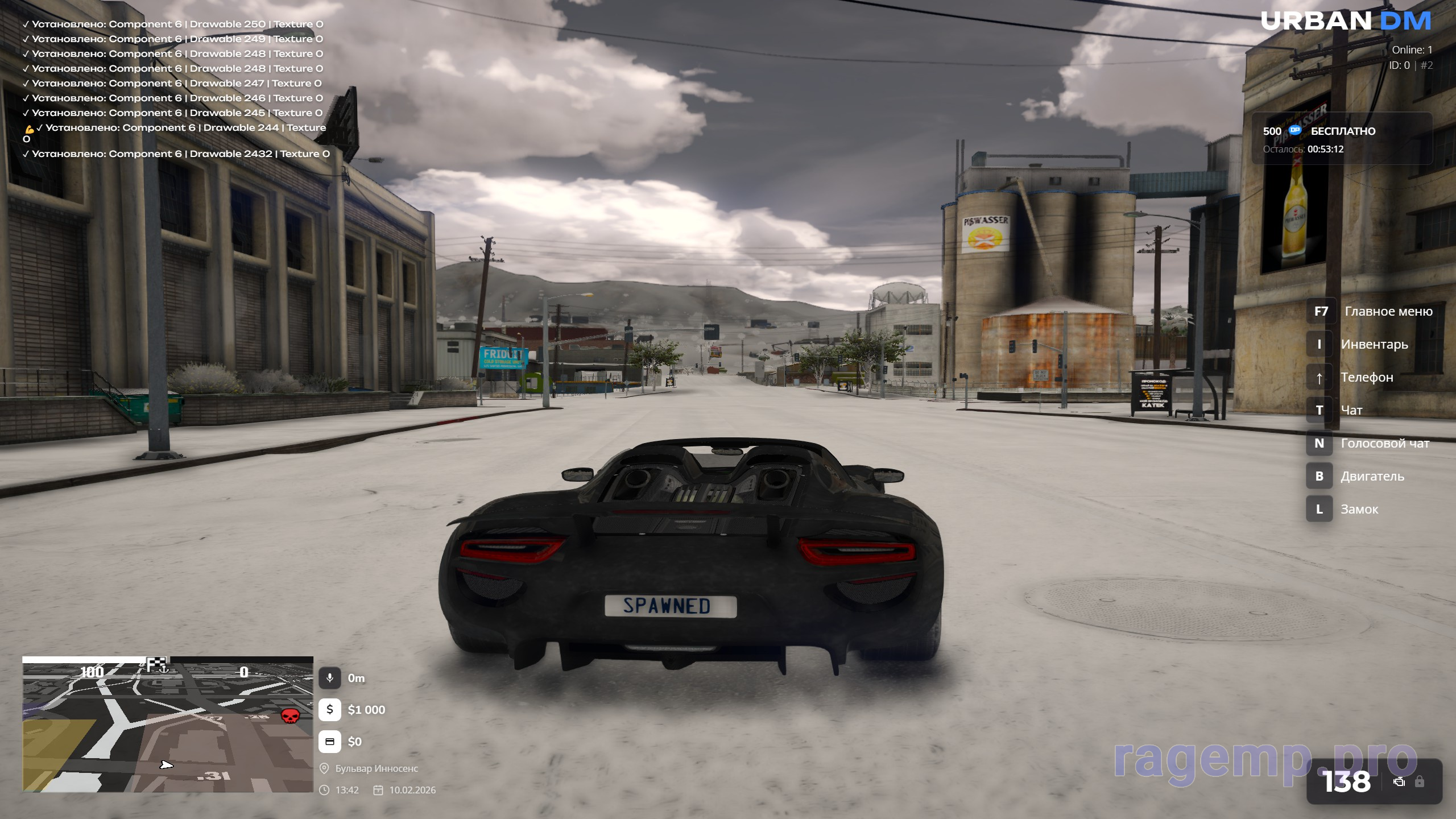The width and height of the screenshot is (1456, 819).
Task: Click the URBAN DM server logo
Action: [x=1345, y=22]
